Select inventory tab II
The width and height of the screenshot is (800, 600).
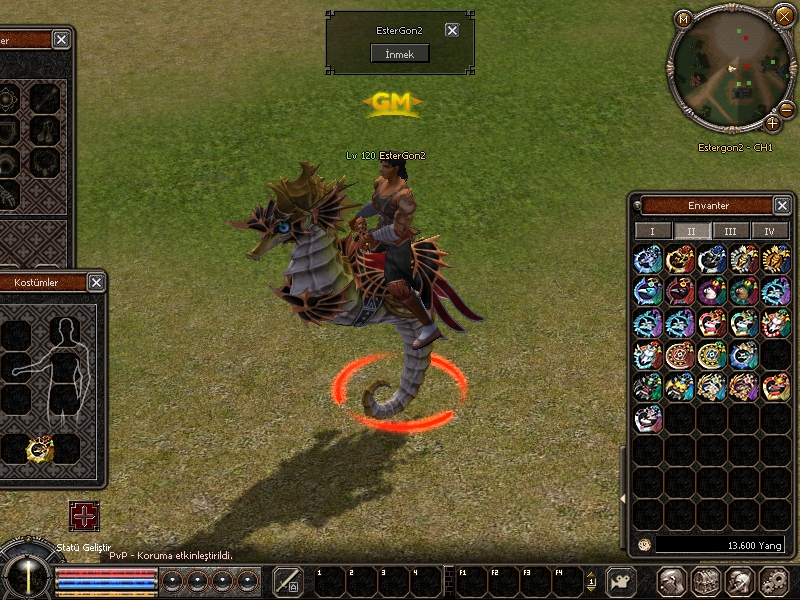click(x=691, y=231)
